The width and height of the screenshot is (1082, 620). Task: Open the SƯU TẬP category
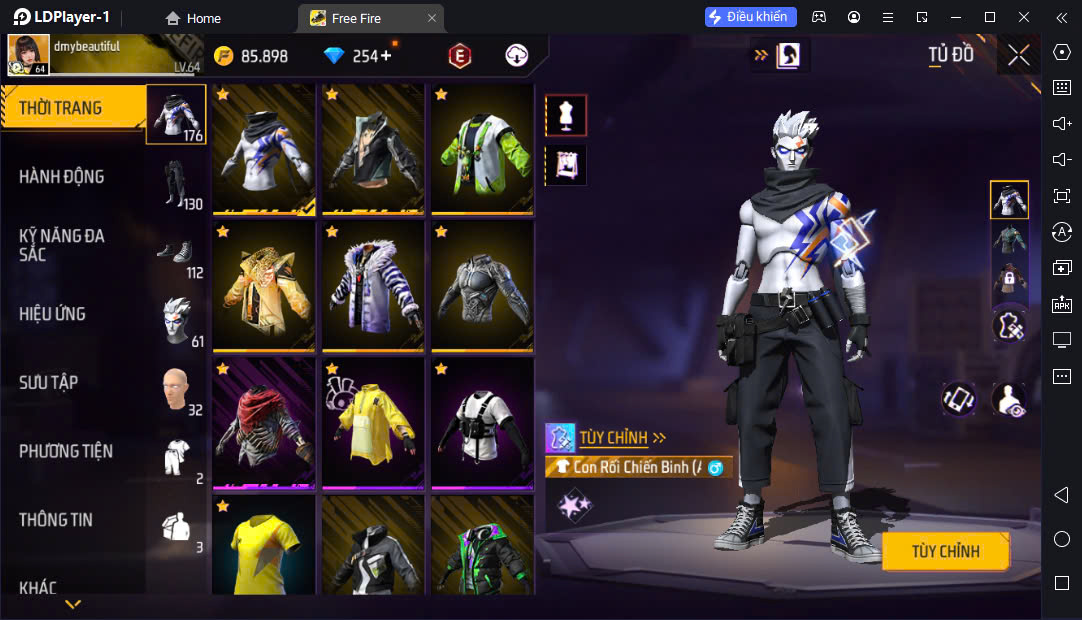(75, 382)
